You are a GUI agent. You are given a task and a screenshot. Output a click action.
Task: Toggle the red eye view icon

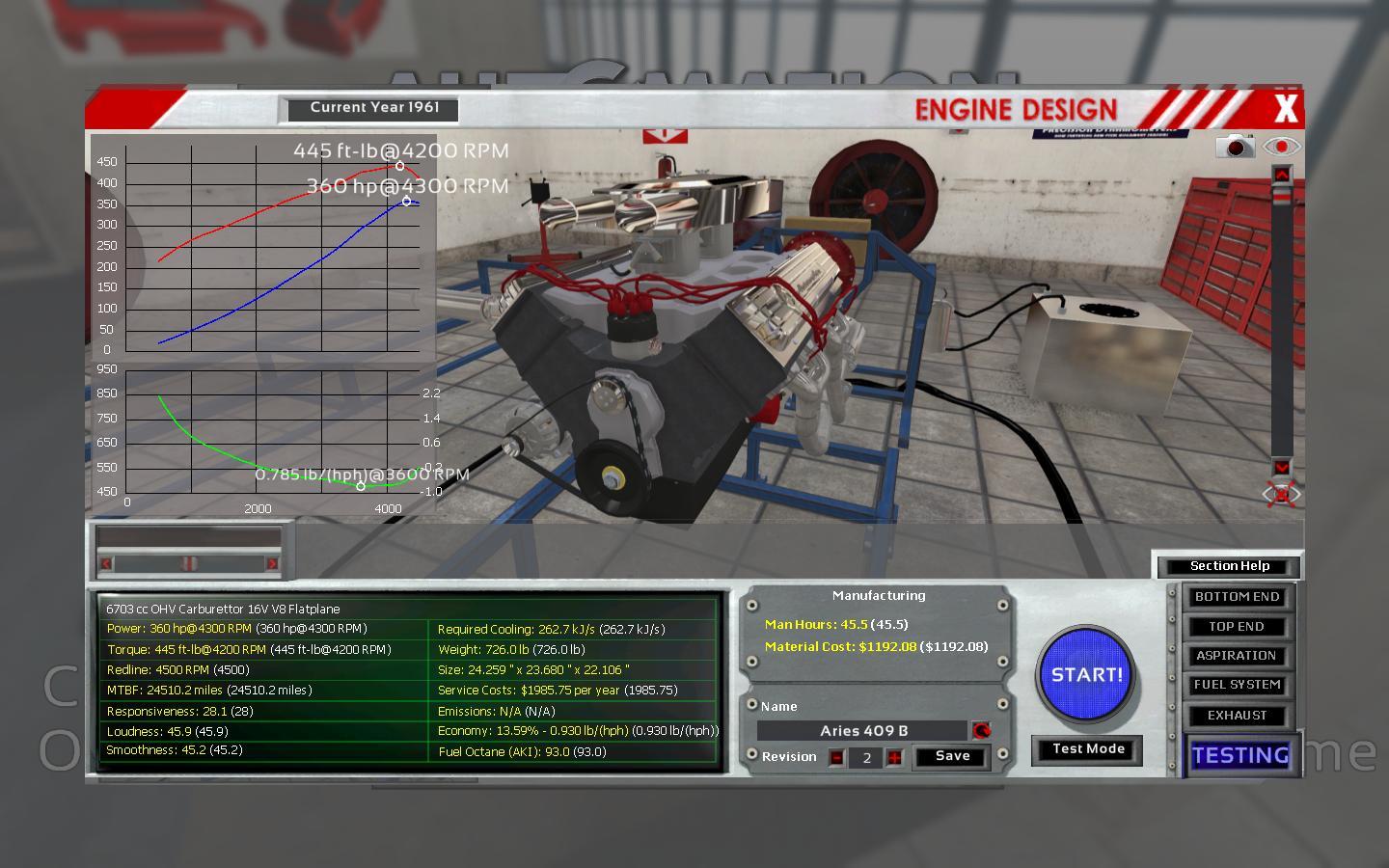pos(1281,147)
